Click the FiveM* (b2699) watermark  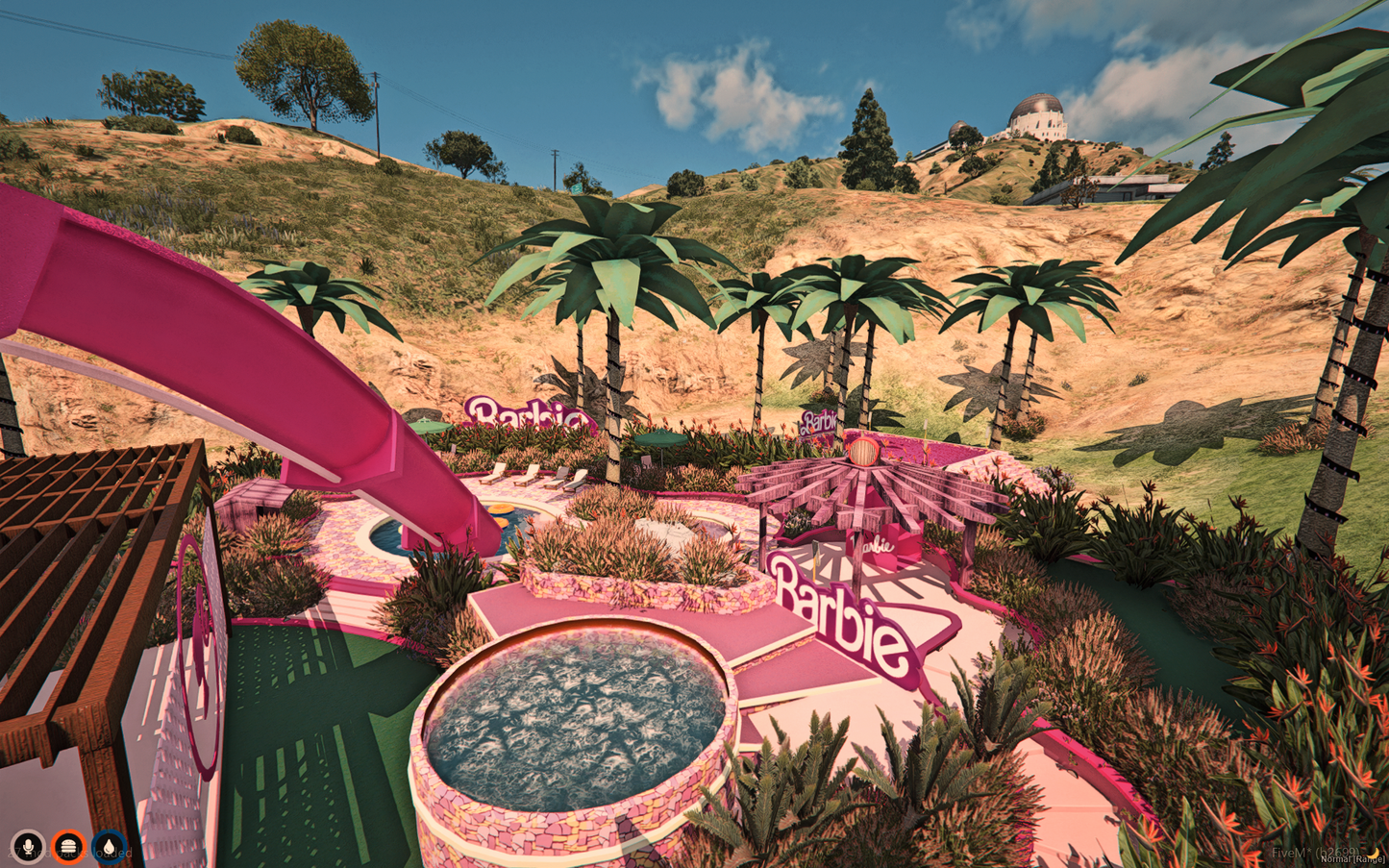point(1316,852)
